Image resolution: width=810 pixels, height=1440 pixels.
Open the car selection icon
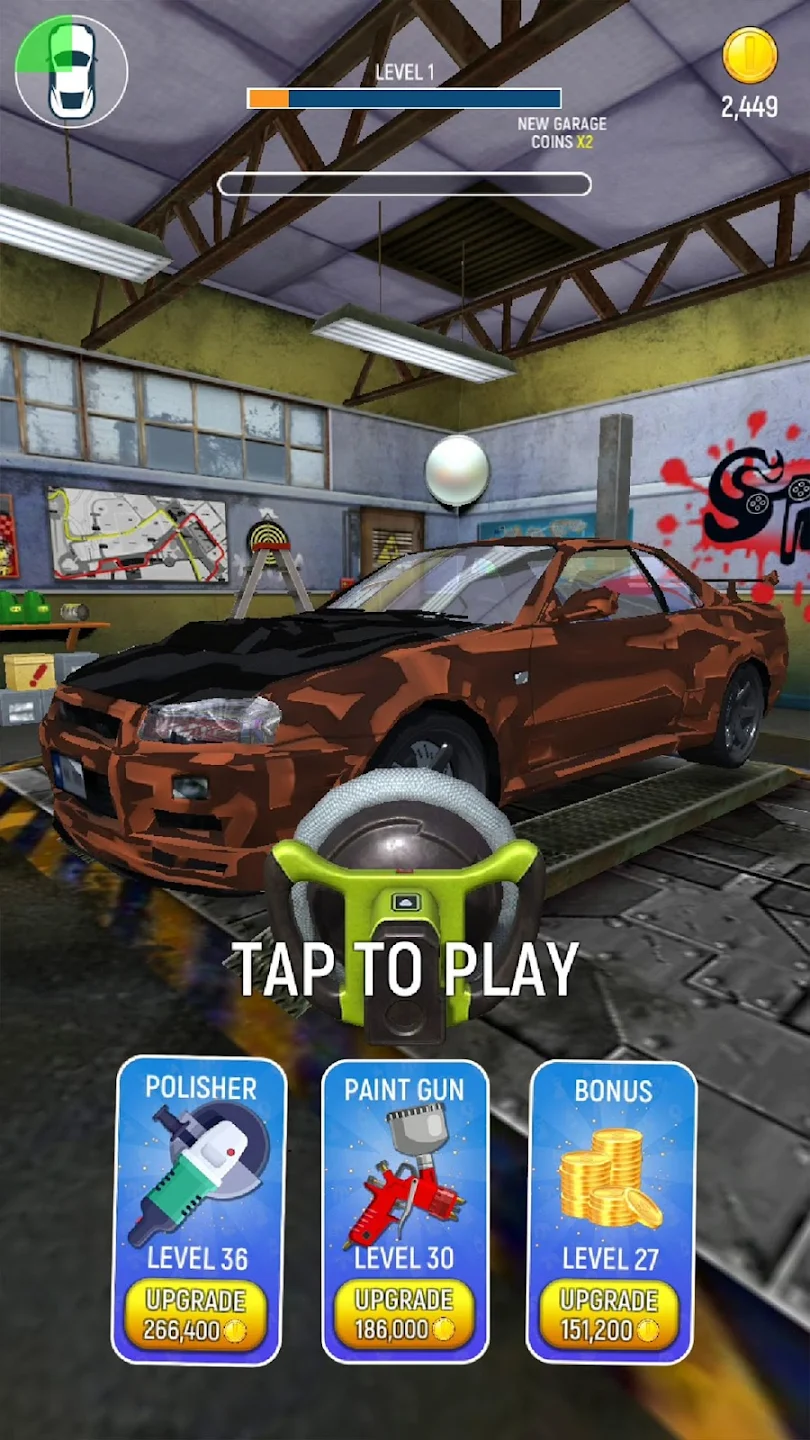(72, 72)
